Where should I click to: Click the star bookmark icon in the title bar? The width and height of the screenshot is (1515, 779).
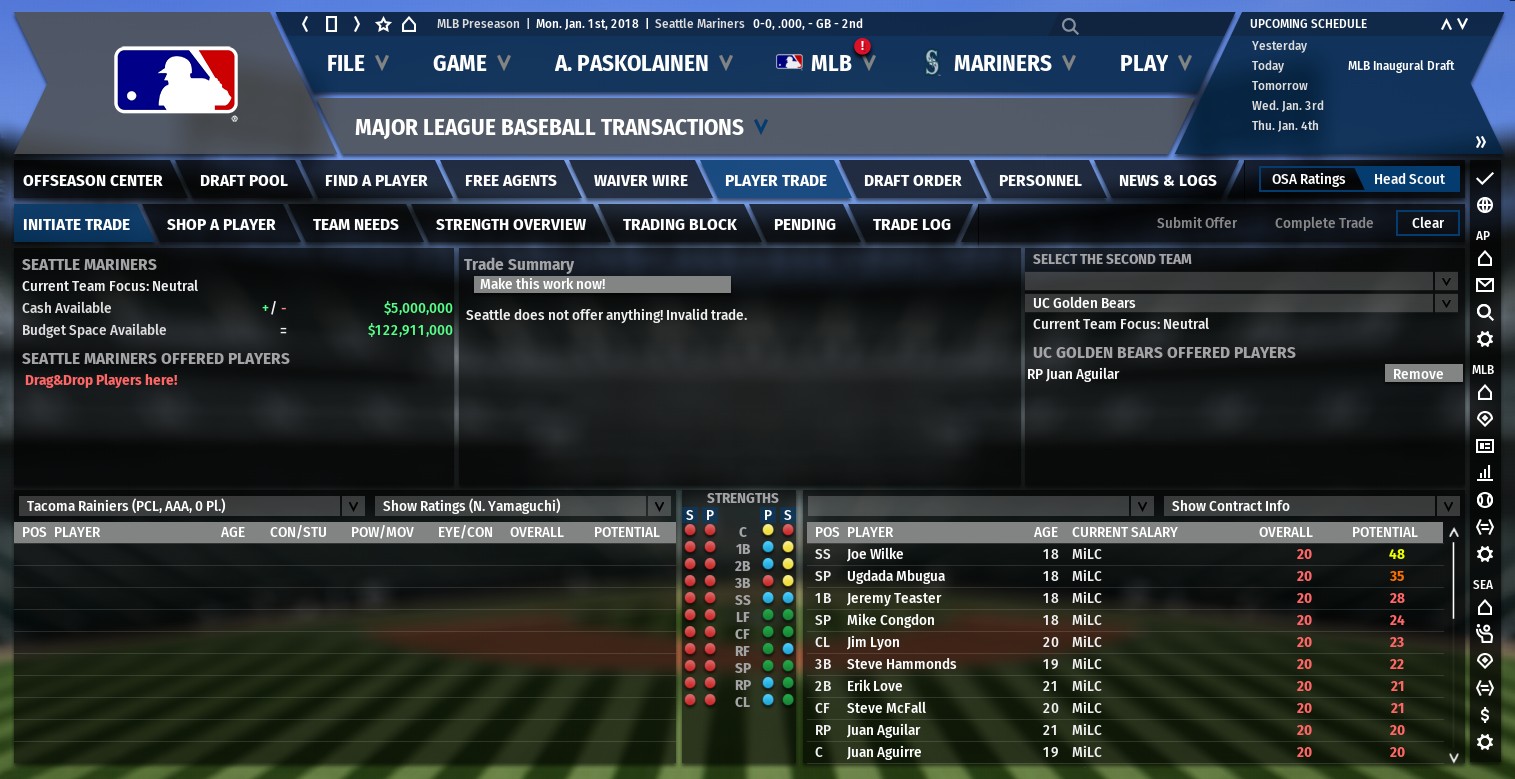[x=383, y=23]
